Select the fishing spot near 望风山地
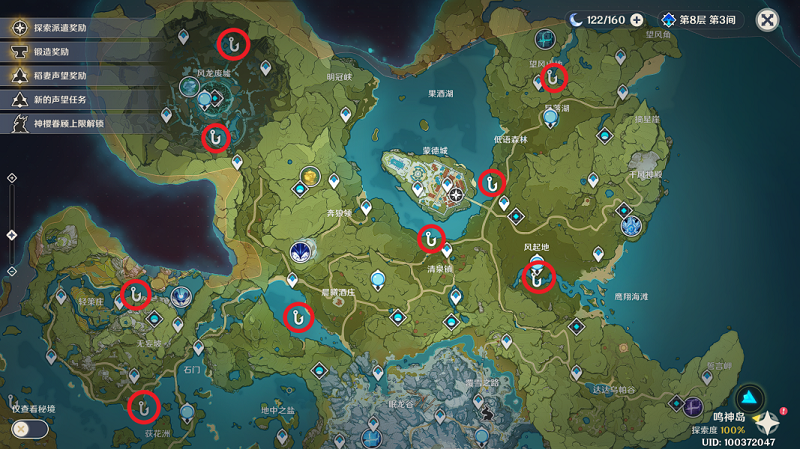 click(x=553, y=77)
